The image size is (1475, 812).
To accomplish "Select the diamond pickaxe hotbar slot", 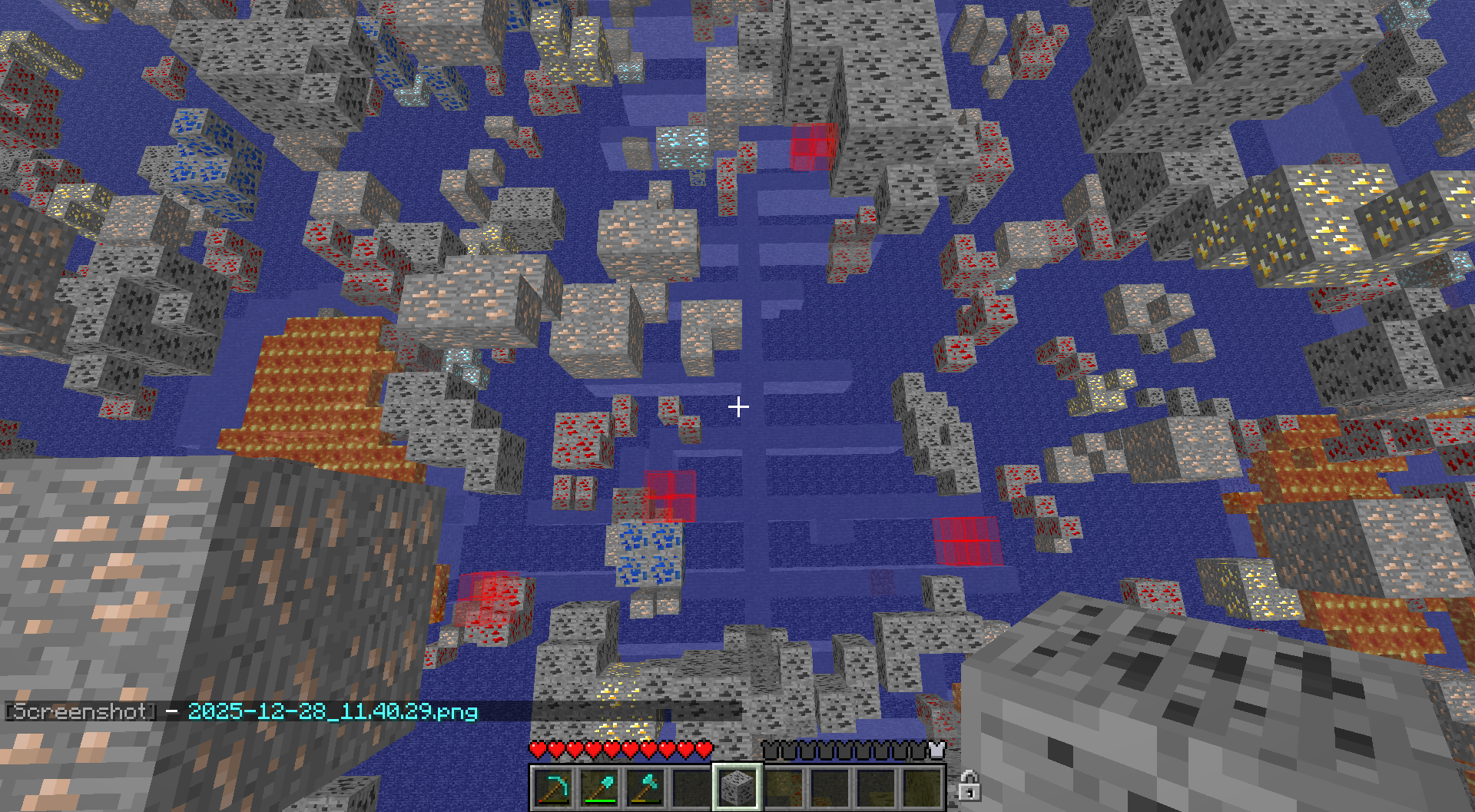I will click(553, 787).
